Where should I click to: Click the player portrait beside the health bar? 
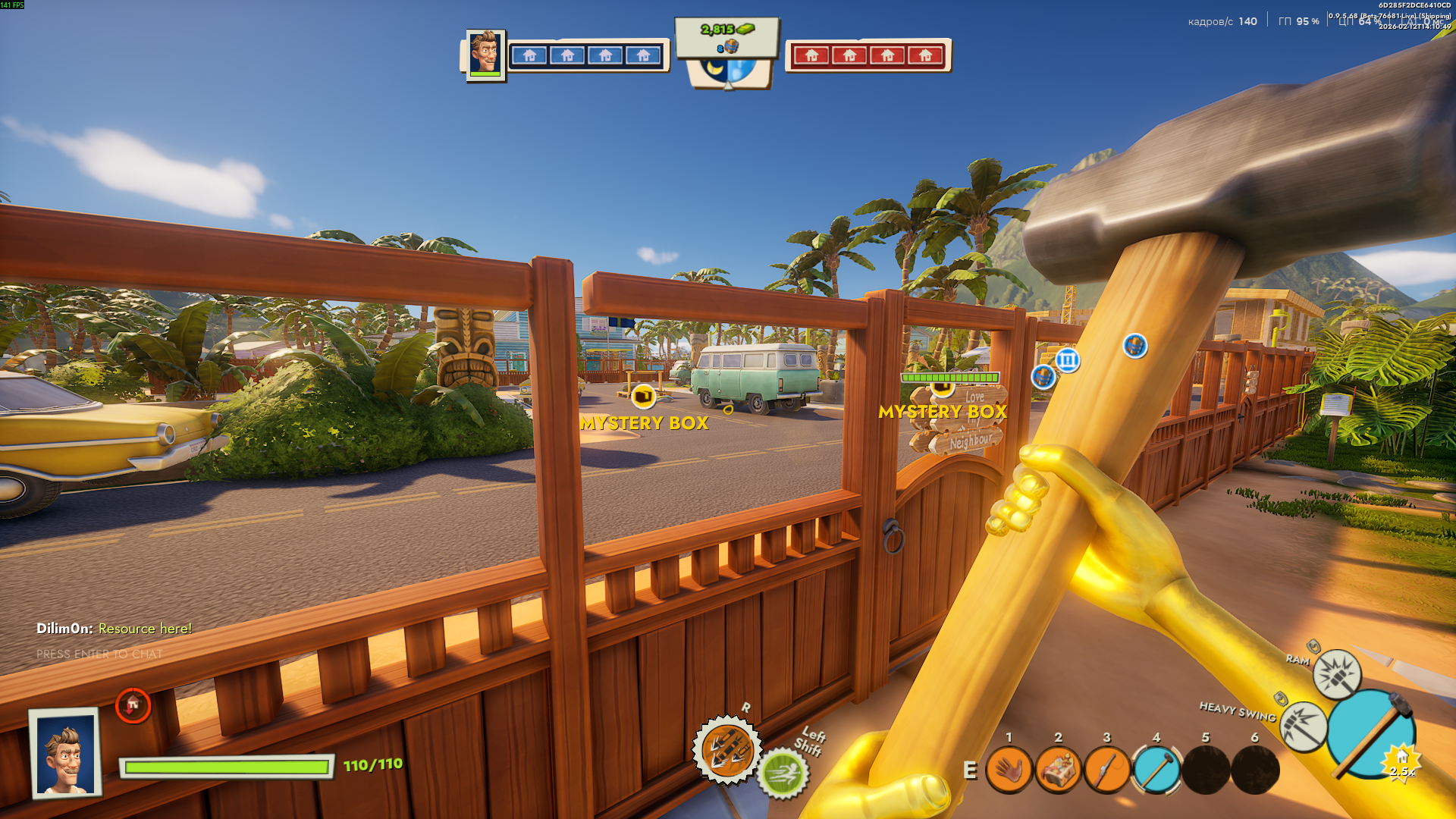tap(66, 754)
